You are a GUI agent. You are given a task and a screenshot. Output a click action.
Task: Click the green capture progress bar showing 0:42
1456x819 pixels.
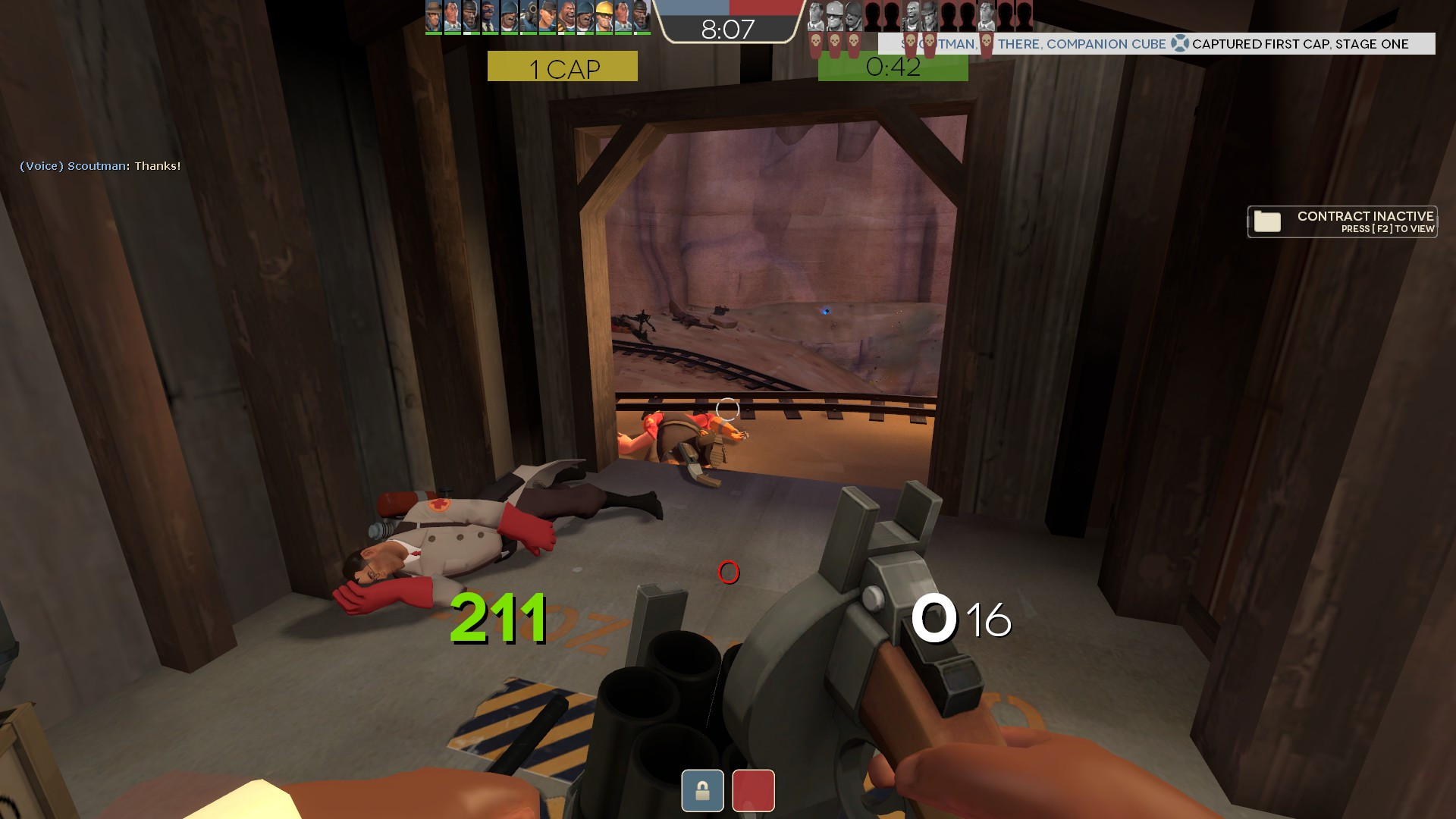893,67
